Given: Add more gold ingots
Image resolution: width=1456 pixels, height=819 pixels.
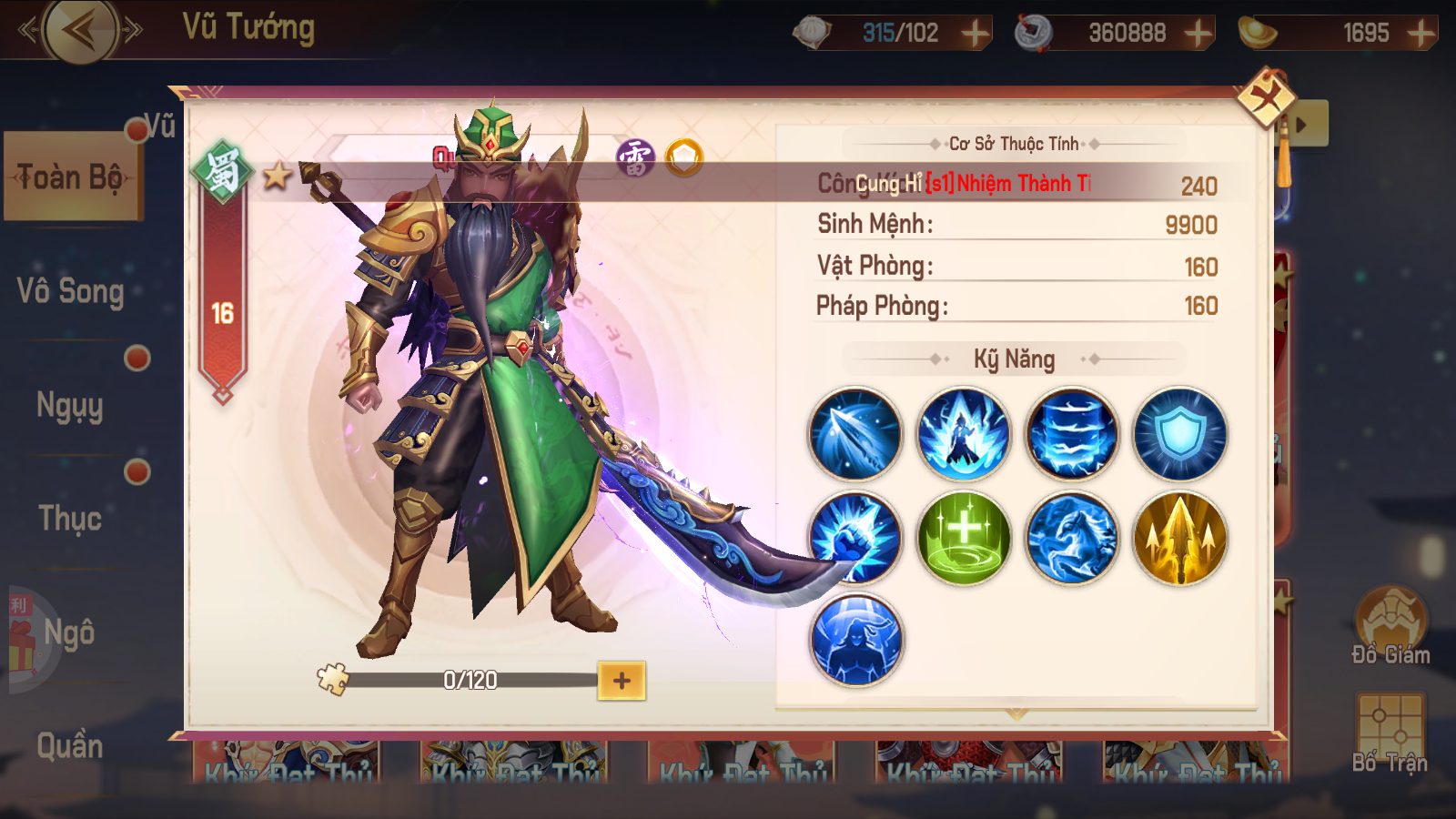Looking at the screenshot, I should click(1421, 34).
